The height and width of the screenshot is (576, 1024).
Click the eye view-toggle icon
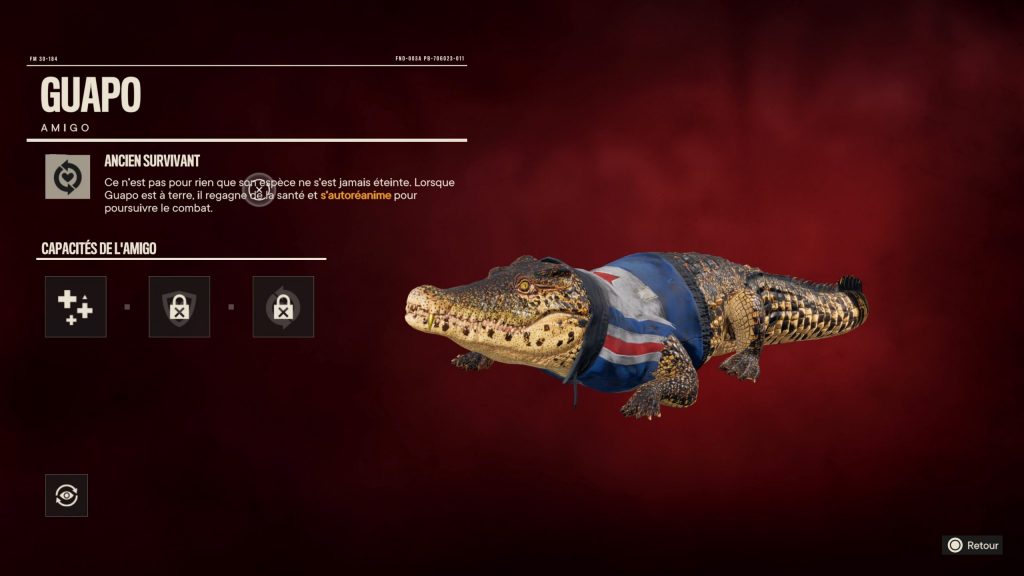tap(66, 495)
